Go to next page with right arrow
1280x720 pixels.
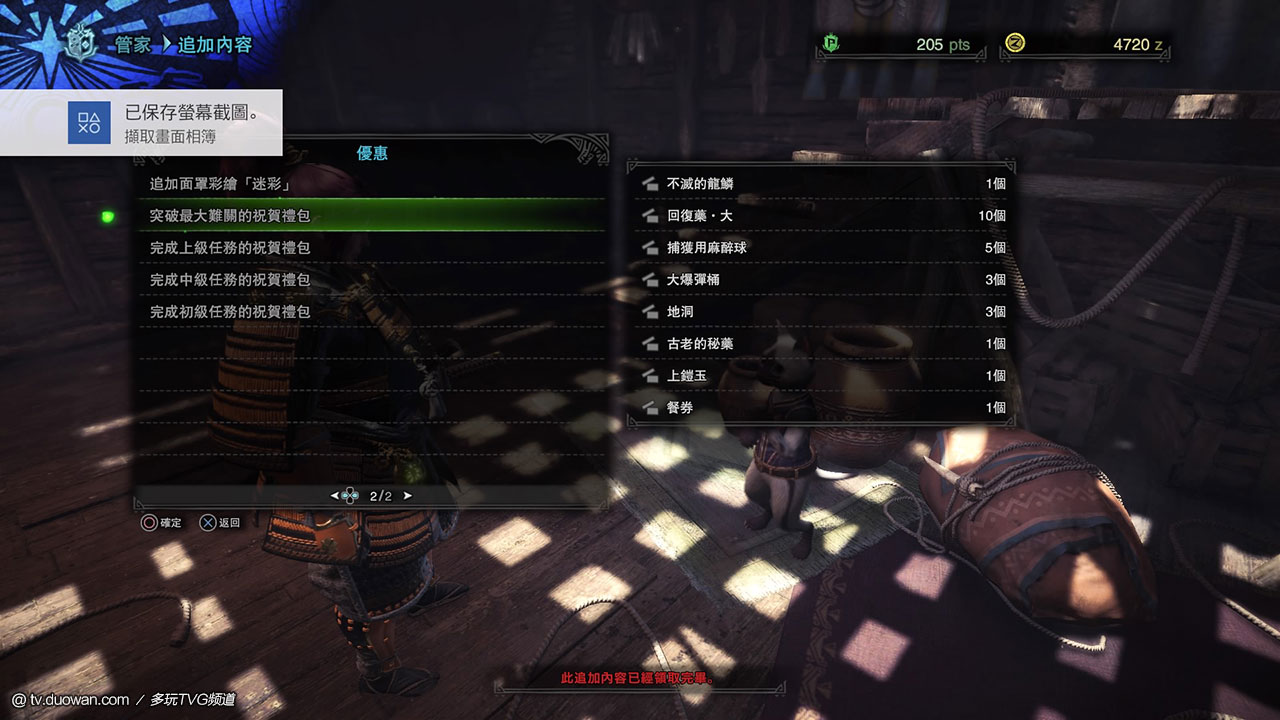(407, 496)
